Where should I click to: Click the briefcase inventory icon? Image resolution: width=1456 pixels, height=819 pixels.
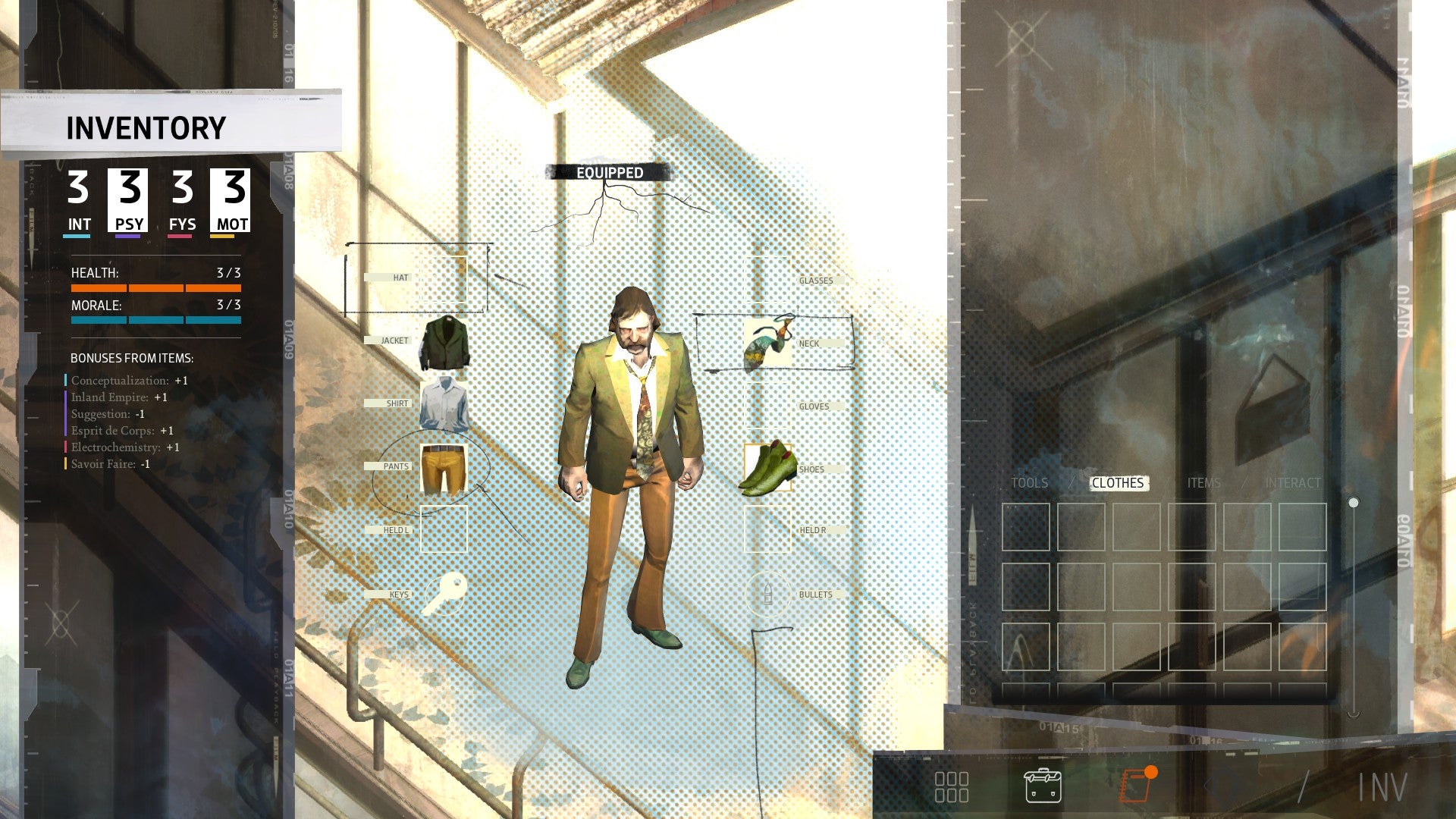click(1043, 786)
